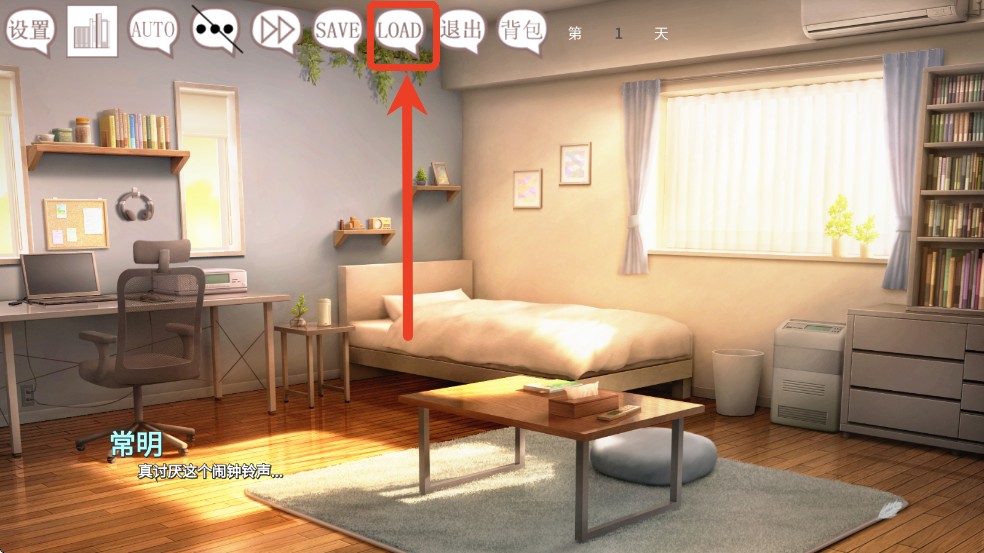The height and width of the screenshot is (553, 984).
Task: Click the 退出 exit button
Action: click(x=461, y=30)
